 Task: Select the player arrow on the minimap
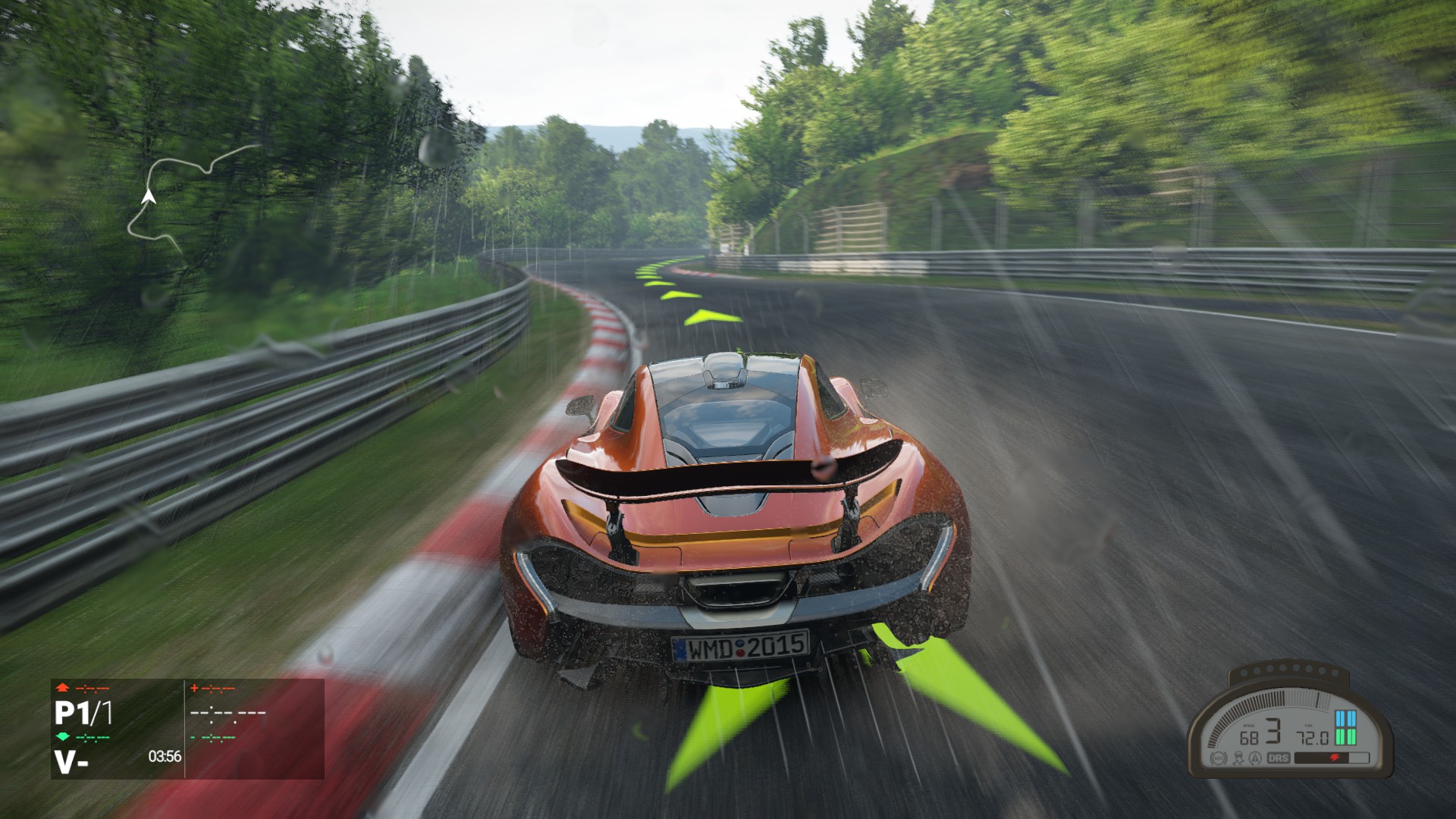click(x=149, y=197)
